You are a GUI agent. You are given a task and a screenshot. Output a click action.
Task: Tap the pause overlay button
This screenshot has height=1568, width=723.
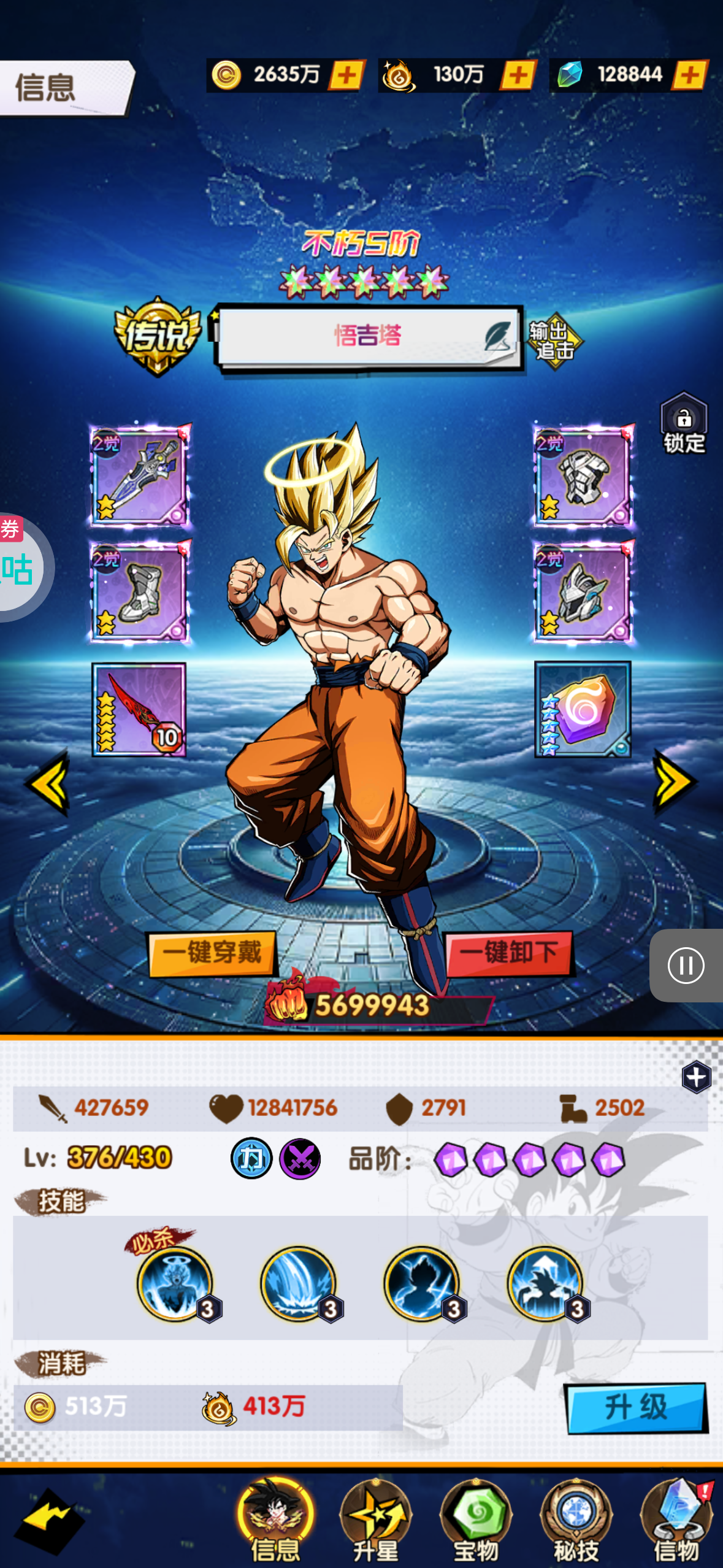click(x=686, y=966)
